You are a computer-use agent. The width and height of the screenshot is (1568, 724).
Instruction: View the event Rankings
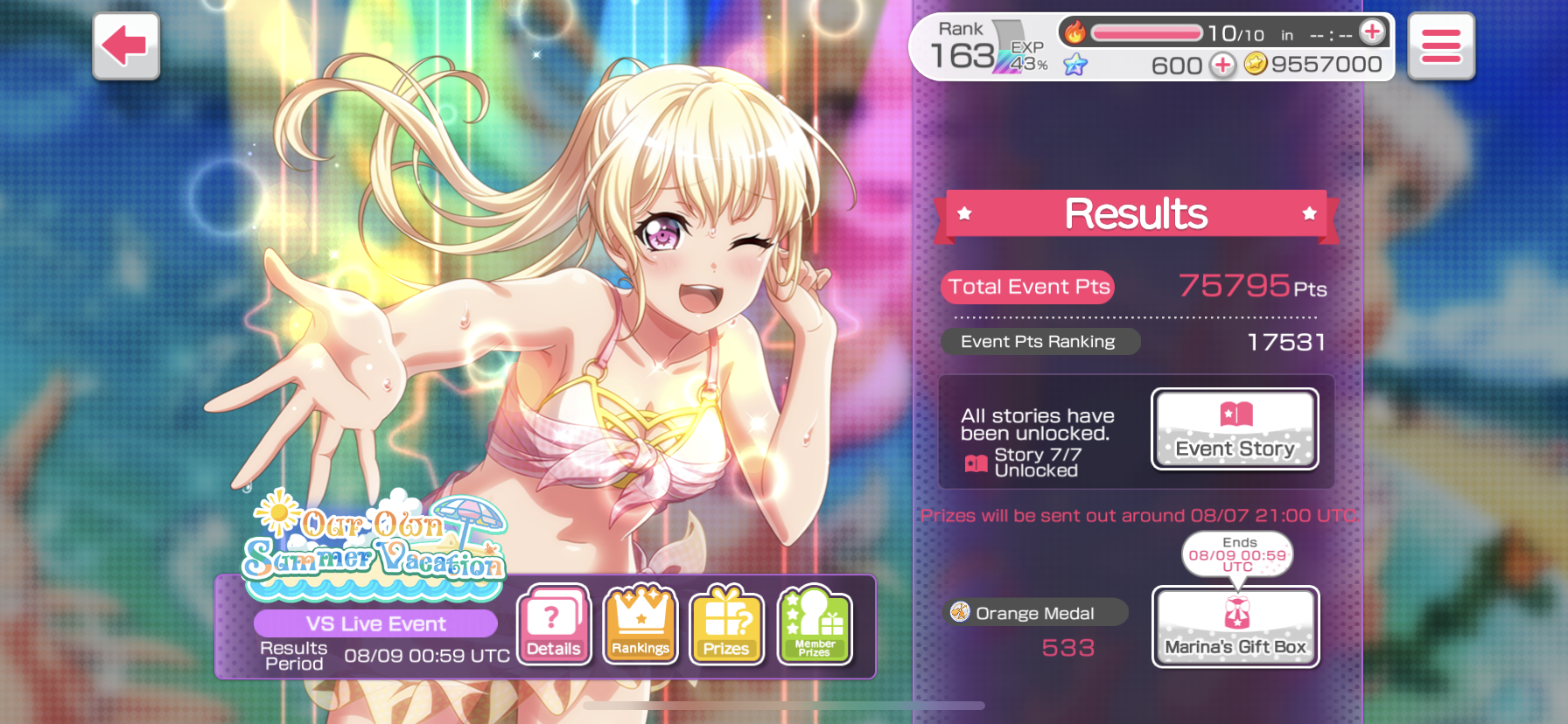coord(640,624)
